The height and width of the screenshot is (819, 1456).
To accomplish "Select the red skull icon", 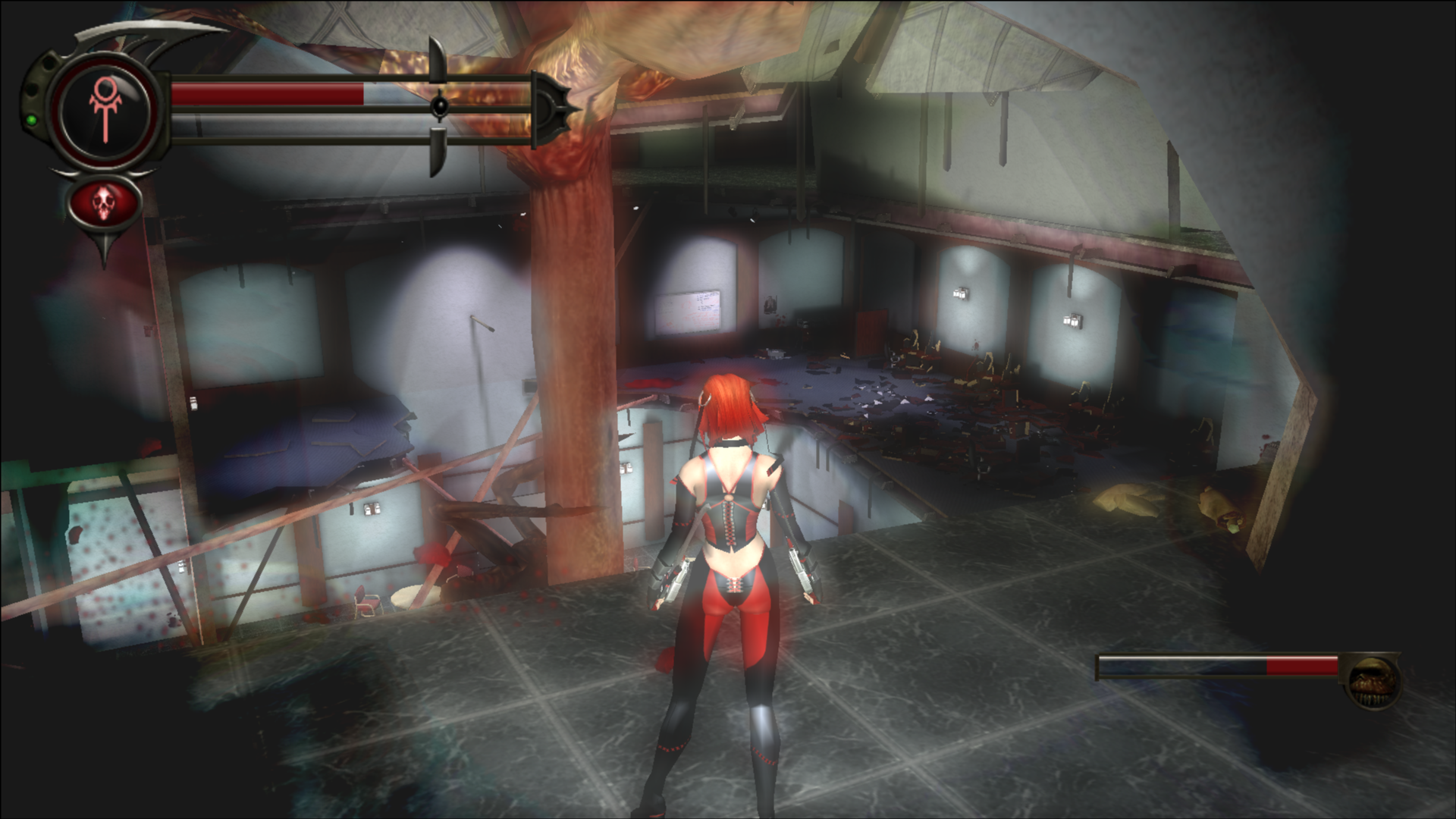I will click(105, 202).
